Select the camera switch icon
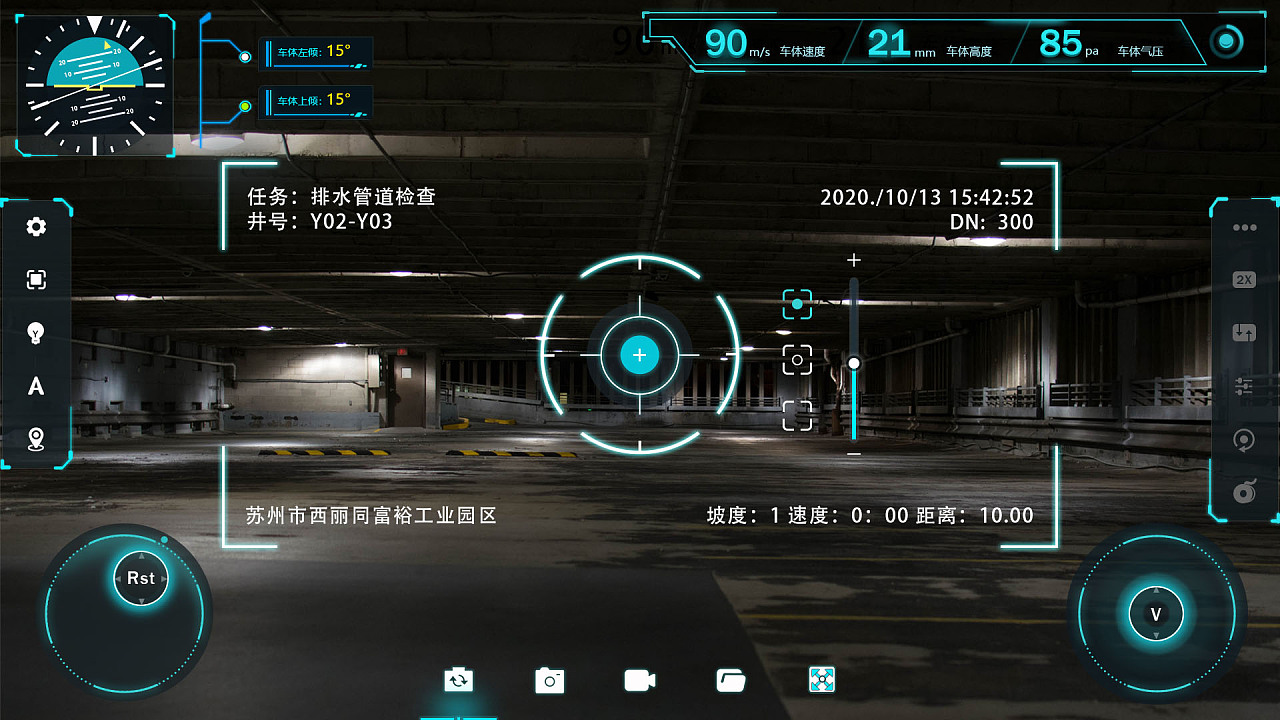Viewport: 1280px width, 720px height. tap(458, 680)
